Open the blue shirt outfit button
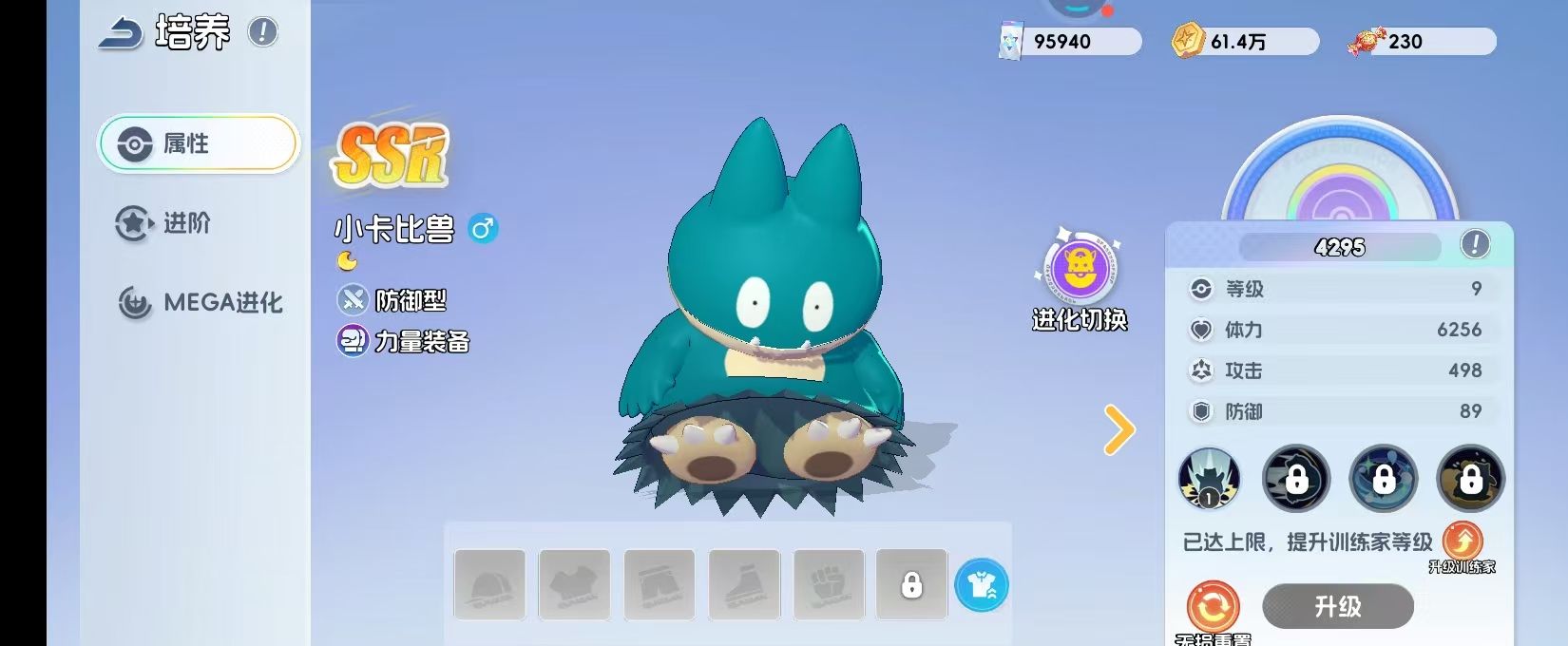Screen dimensions: 1568x646 click(x=982, y=584)
